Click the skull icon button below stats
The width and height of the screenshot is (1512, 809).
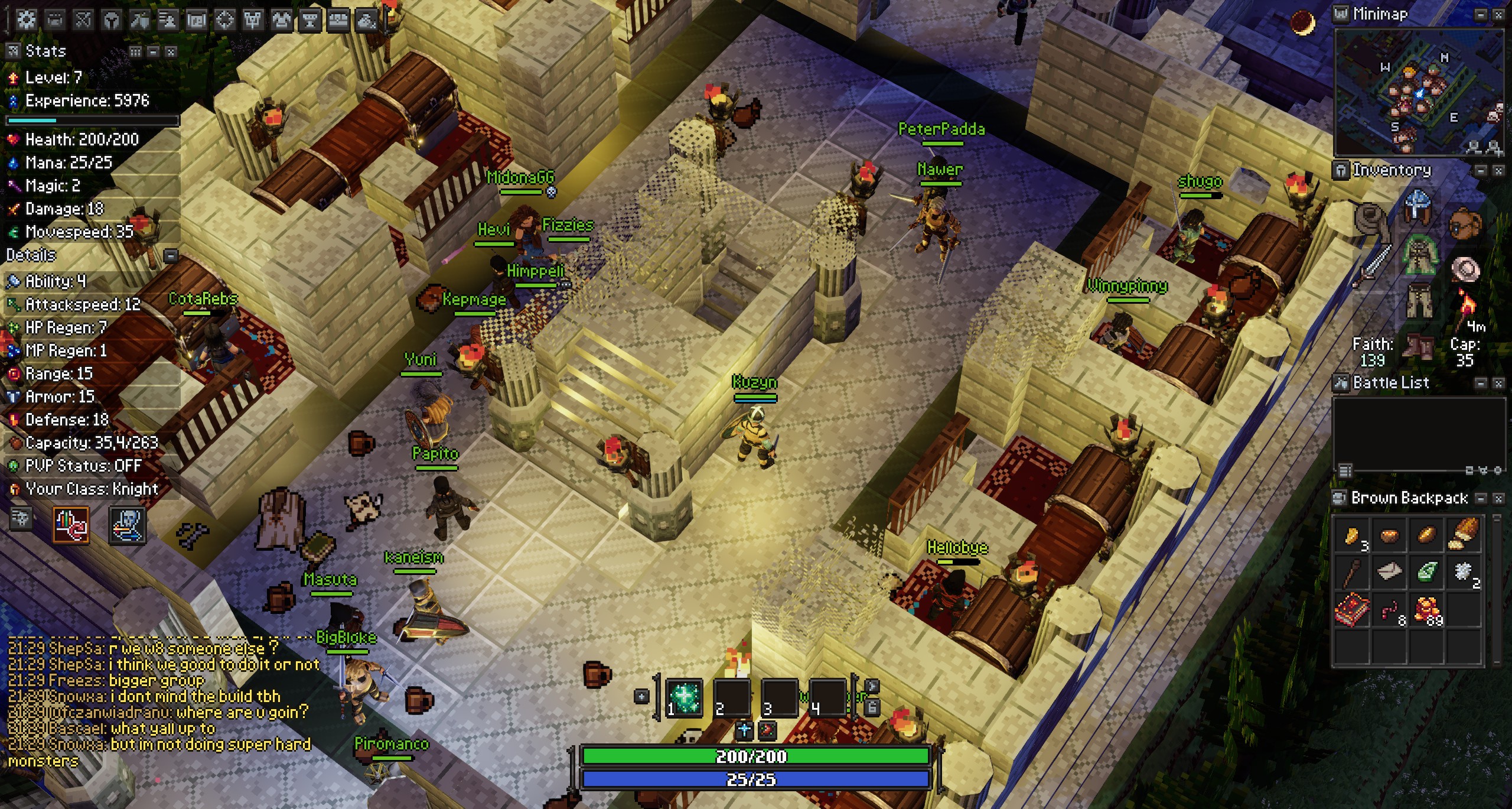[127, 525]
